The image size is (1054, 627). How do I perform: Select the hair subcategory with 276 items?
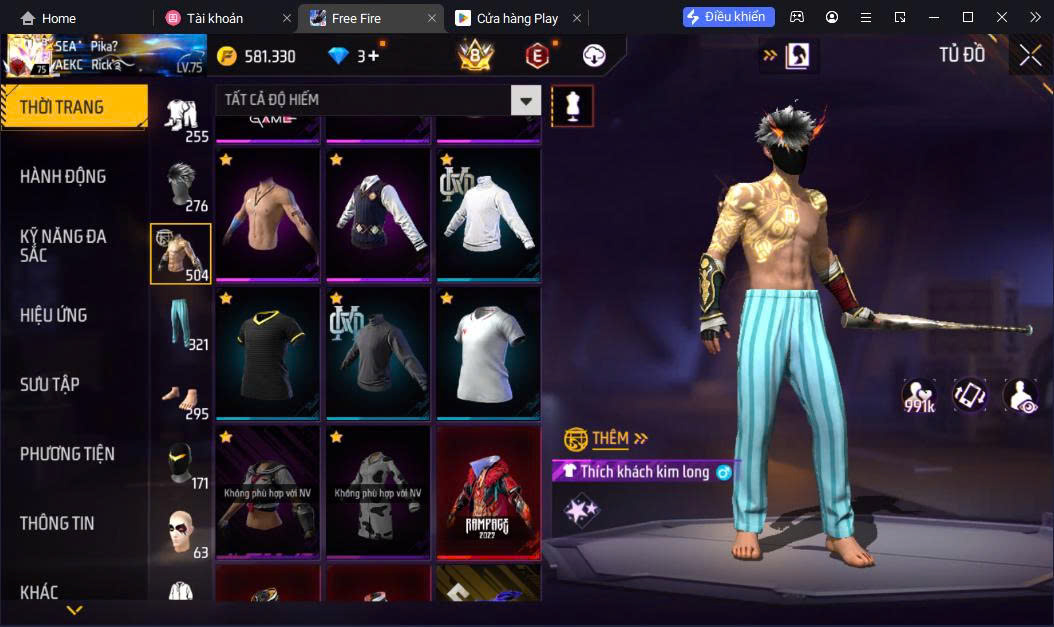(181, 187)
